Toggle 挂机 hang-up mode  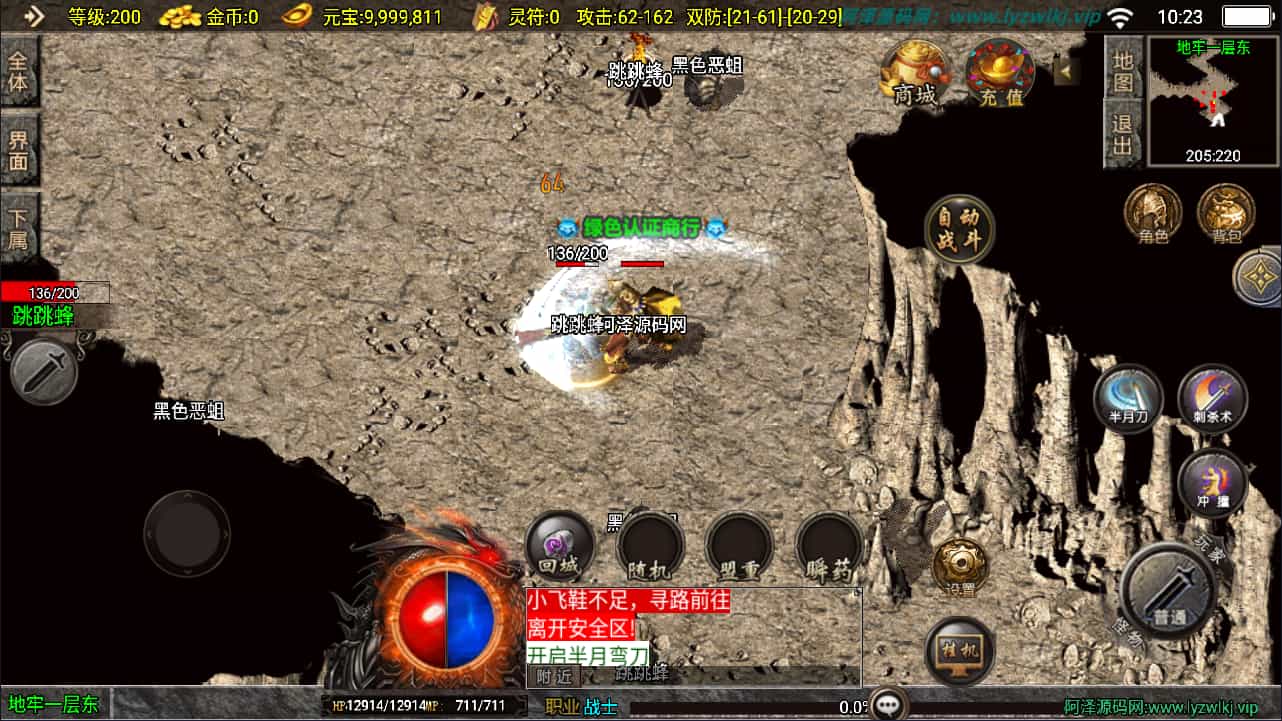961,651
